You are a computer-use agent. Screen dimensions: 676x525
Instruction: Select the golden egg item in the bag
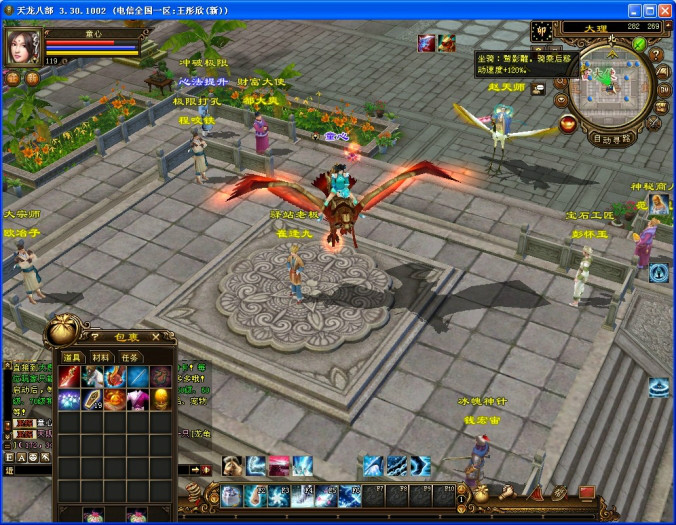161,399
